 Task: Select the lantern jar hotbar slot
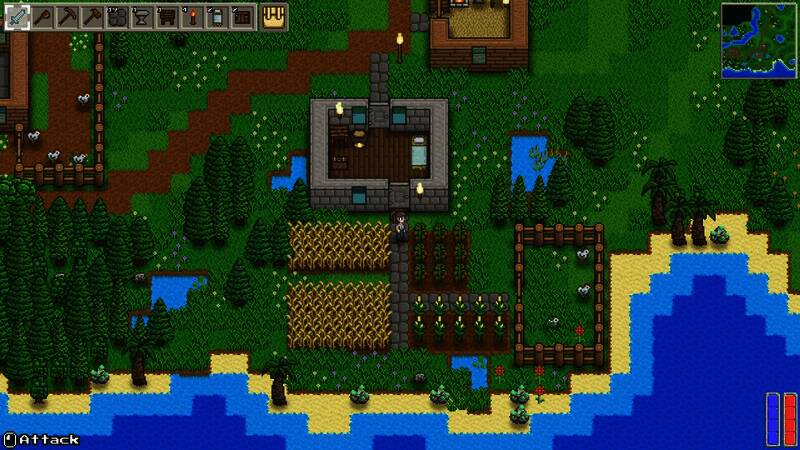(216, 17)
